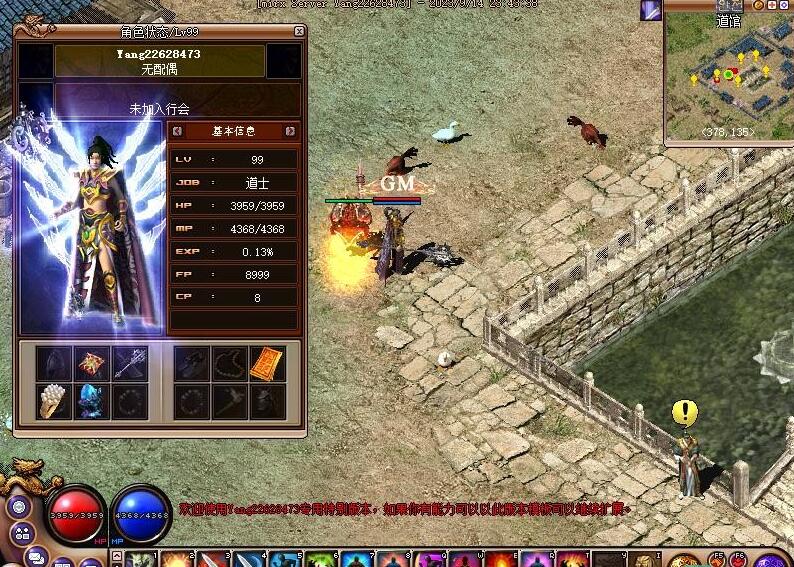Close the character status window
Viewport: 794px width, 567px height.
[x=299, y=31]
